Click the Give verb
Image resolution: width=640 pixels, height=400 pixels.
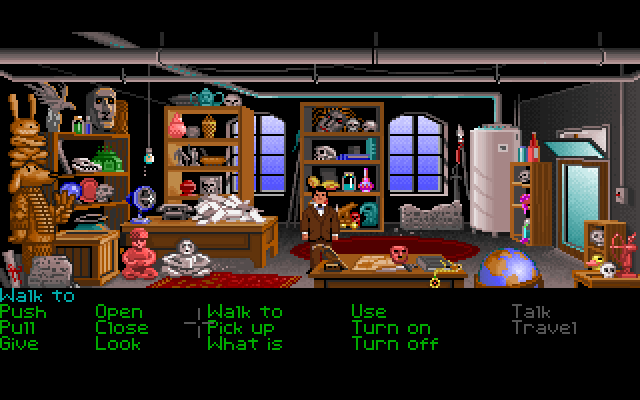(19, 344)
